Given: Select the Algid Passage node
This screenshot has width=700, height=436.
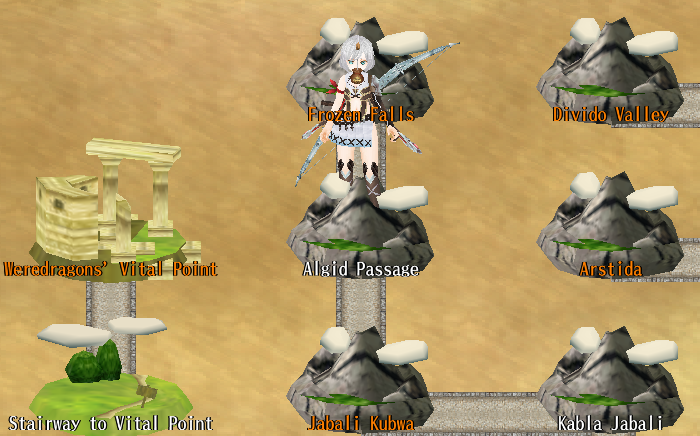Looking at the screenshot, I should pos(360,230).
